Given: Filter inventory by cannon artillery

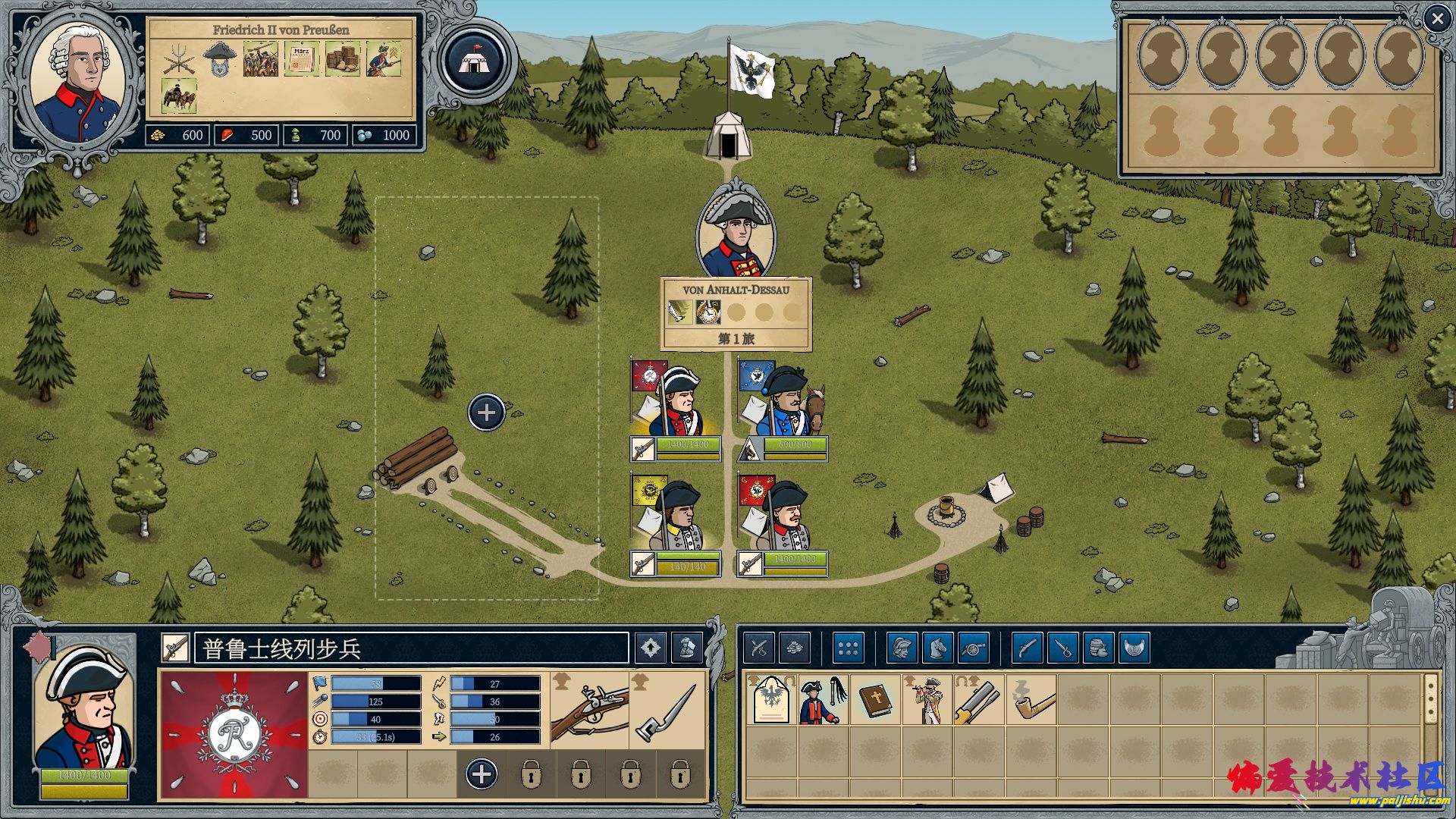Looking at the screenshot, I should coord(974,648).
